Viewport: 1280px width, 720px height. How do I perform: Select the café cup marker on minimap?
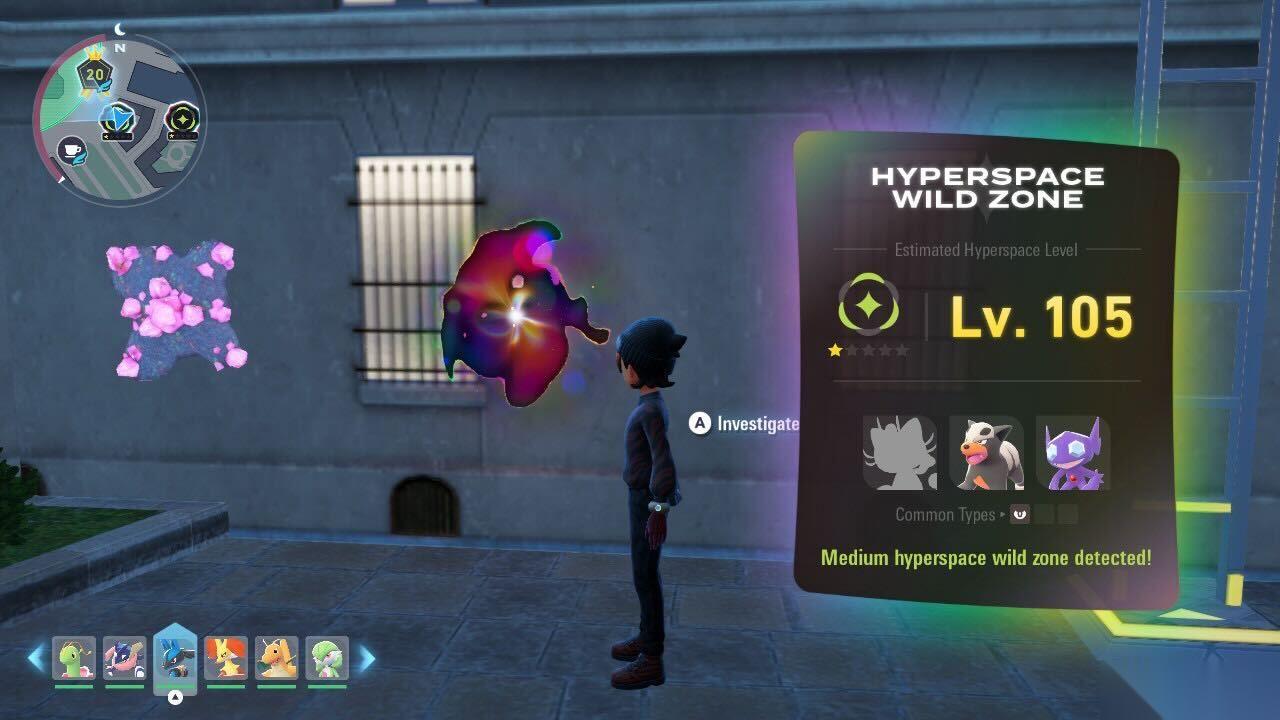pyautogui.click(x=72, y=151)
